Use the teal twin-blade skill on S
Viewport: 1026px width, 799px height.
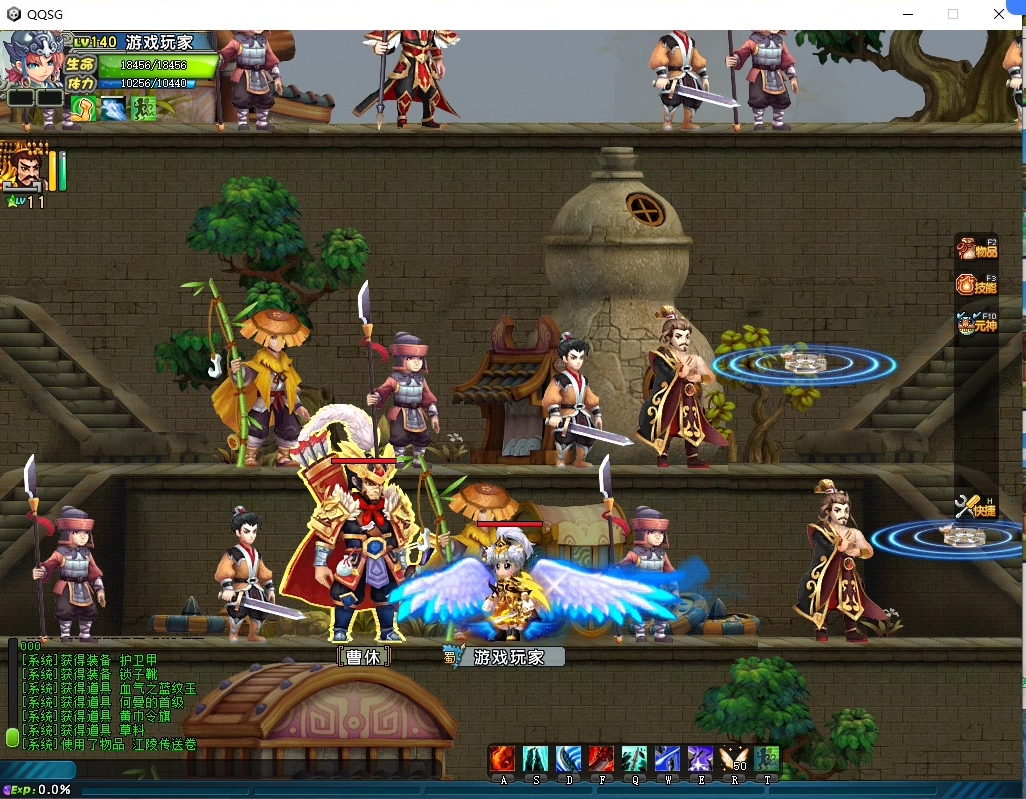click(x=535, y=758)
